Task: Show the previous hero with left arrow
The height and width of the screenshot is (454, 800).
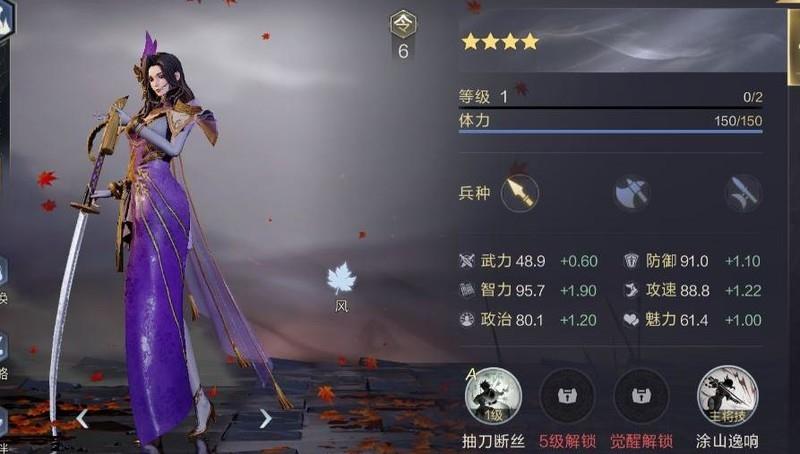Action: [x=83, y=419]
